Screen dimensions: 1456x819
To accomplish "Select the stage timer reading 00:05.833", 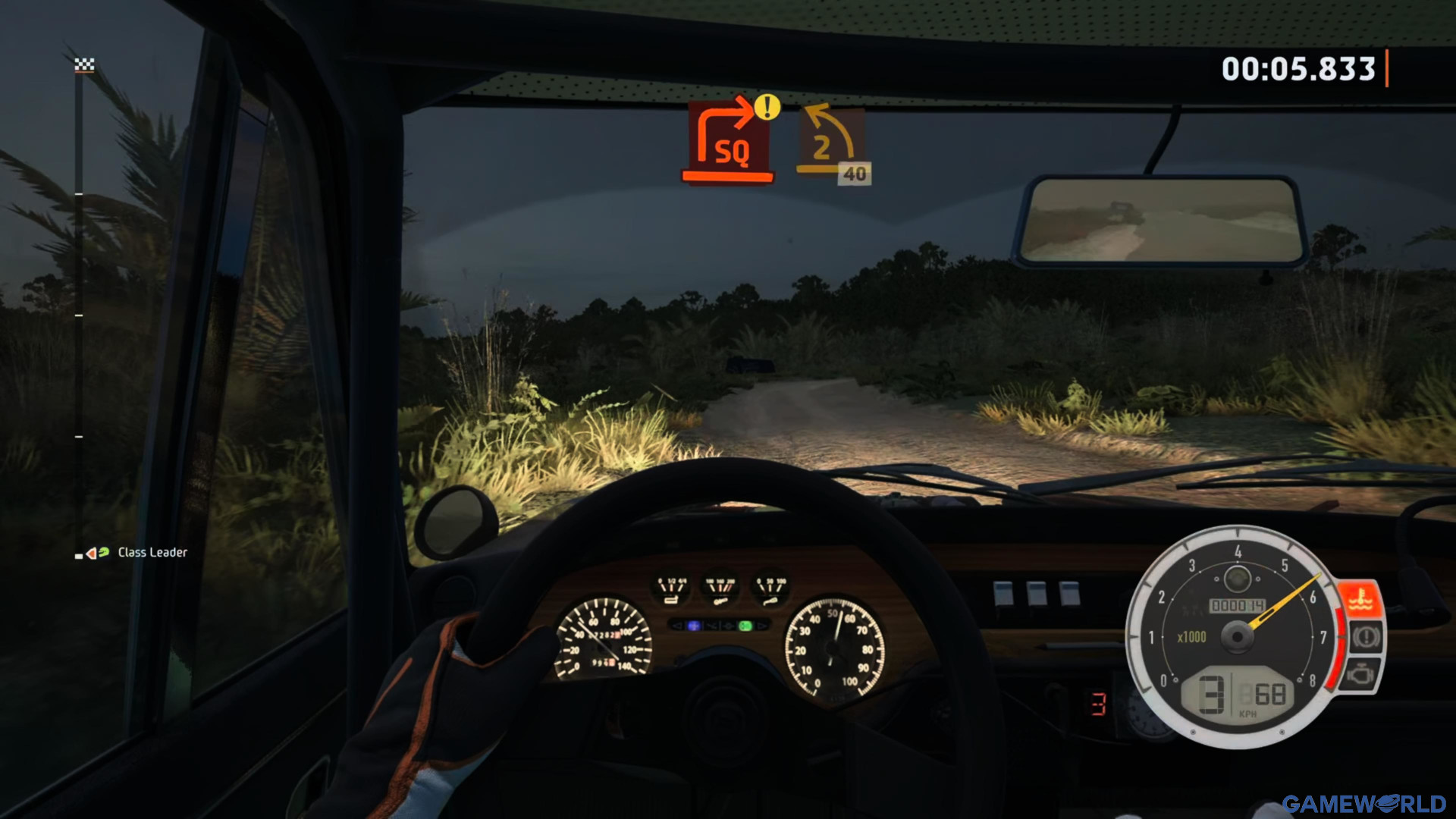I will click(x=1299, y=68).
